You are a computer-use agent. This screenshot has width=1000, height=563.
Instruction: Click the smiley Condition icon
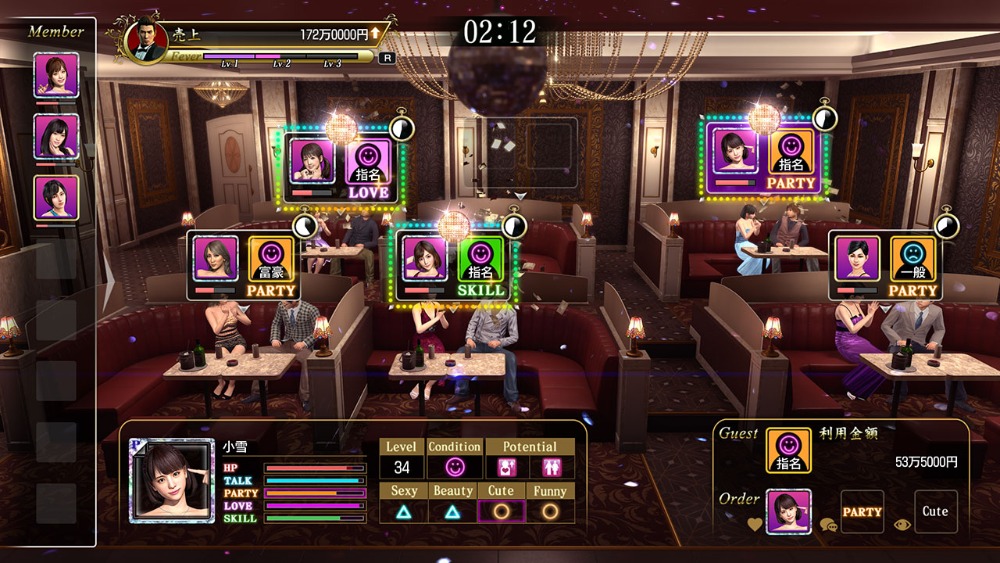(454, 467)
